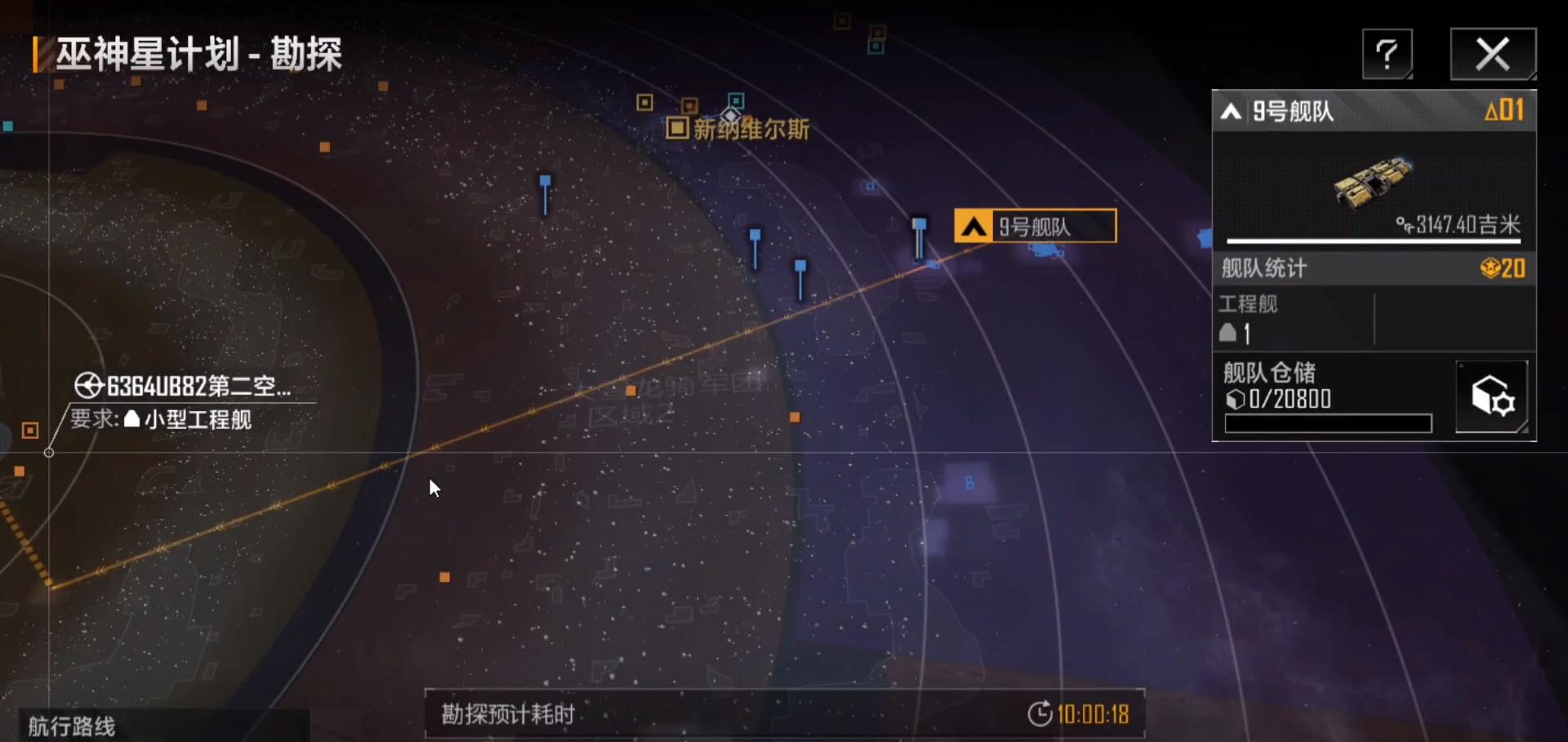This screenshot has width=1568, height=742.
Task: Select the 航行路线 tab at bottom left
Action: coord(70,726)
